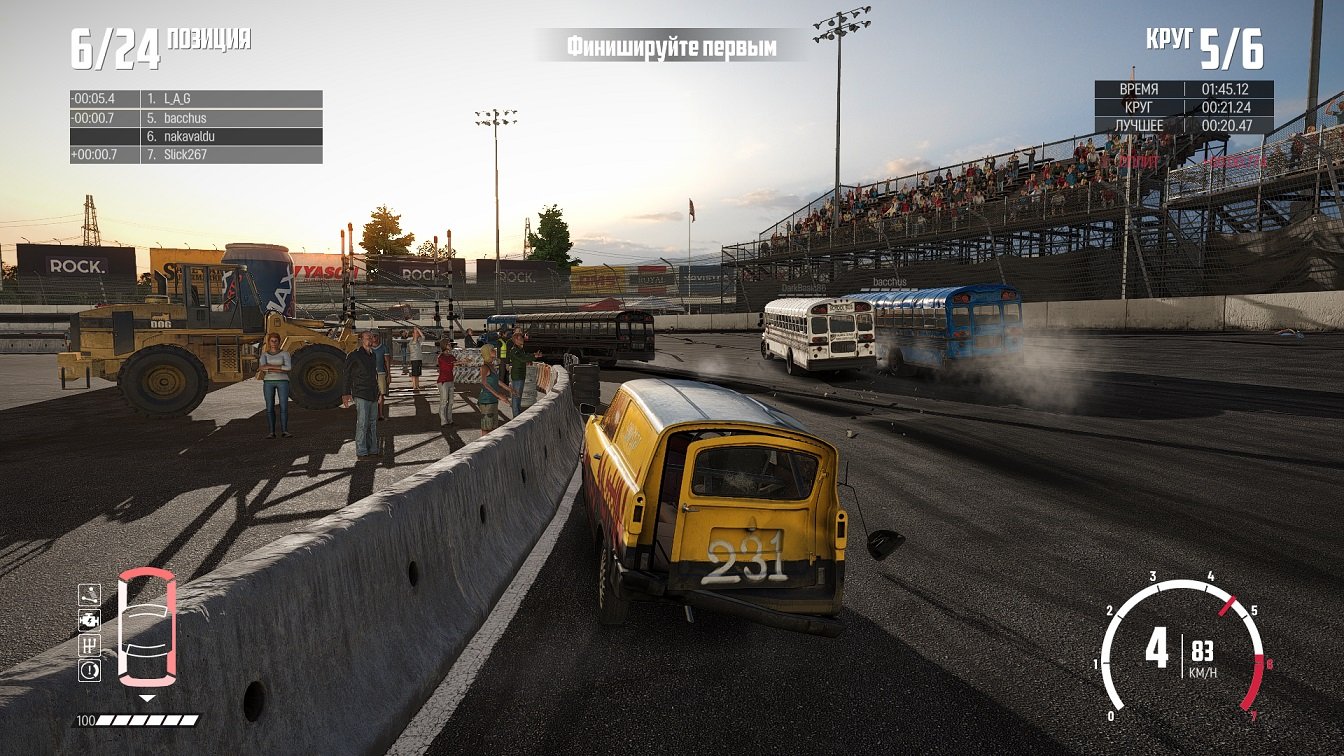The width and height of the screenshot is (1344, 756).
Task: Click the gearbox status icon
Action: click(x=90, y=645)
